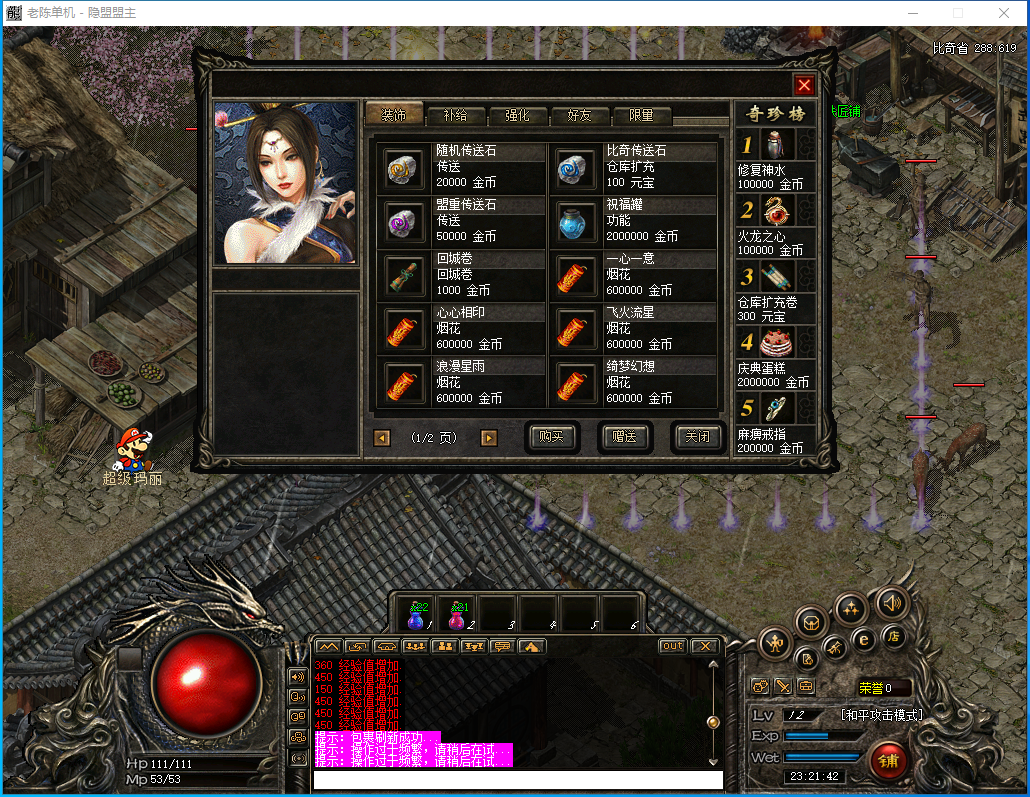The image size is (1030, 797).
Task: Click the 赠送 gift button
Action: pyautogui.click(x=625, y=437)
